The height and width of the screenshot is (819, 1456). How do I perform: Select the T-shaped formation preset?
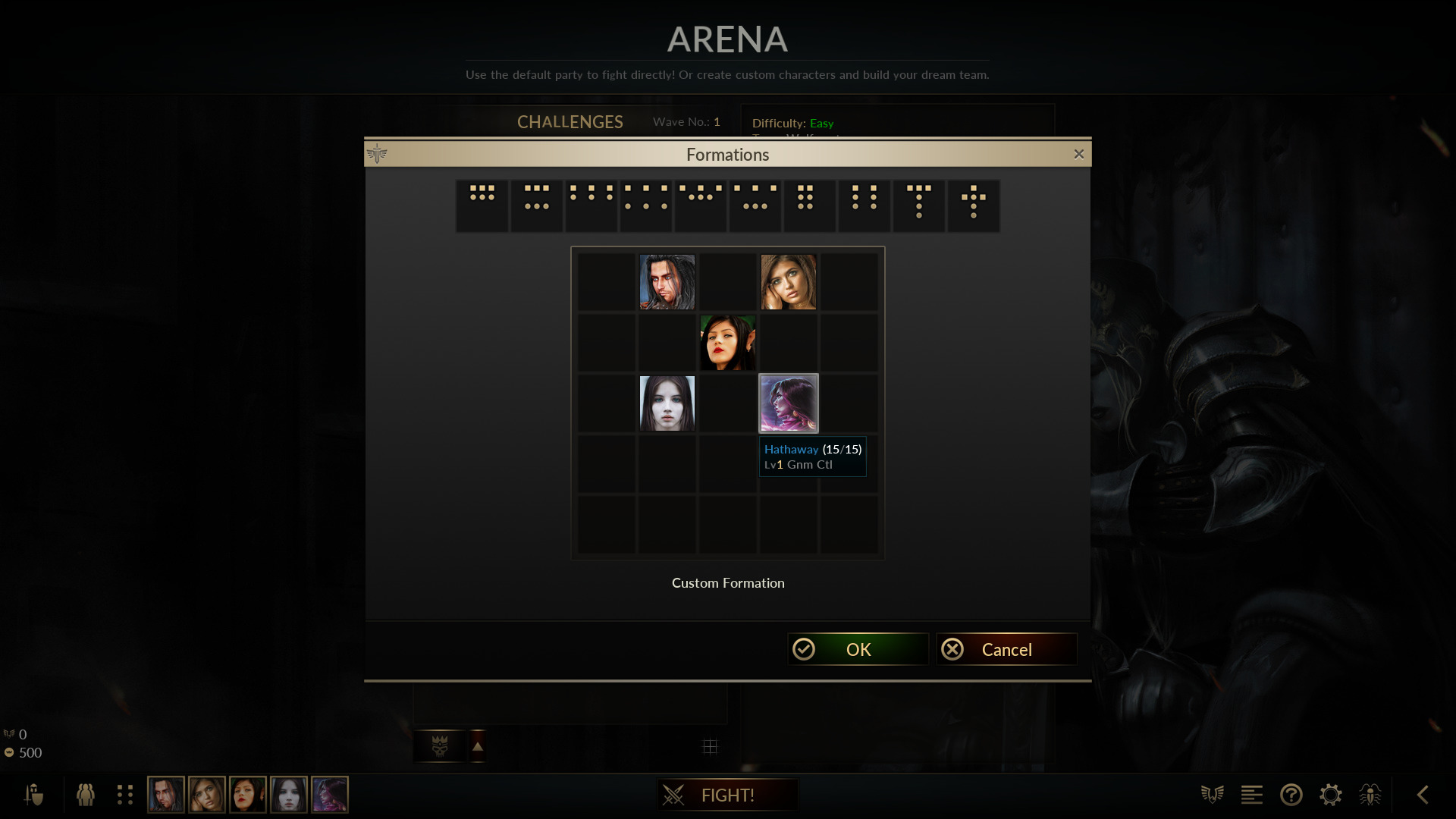point(919,206)
